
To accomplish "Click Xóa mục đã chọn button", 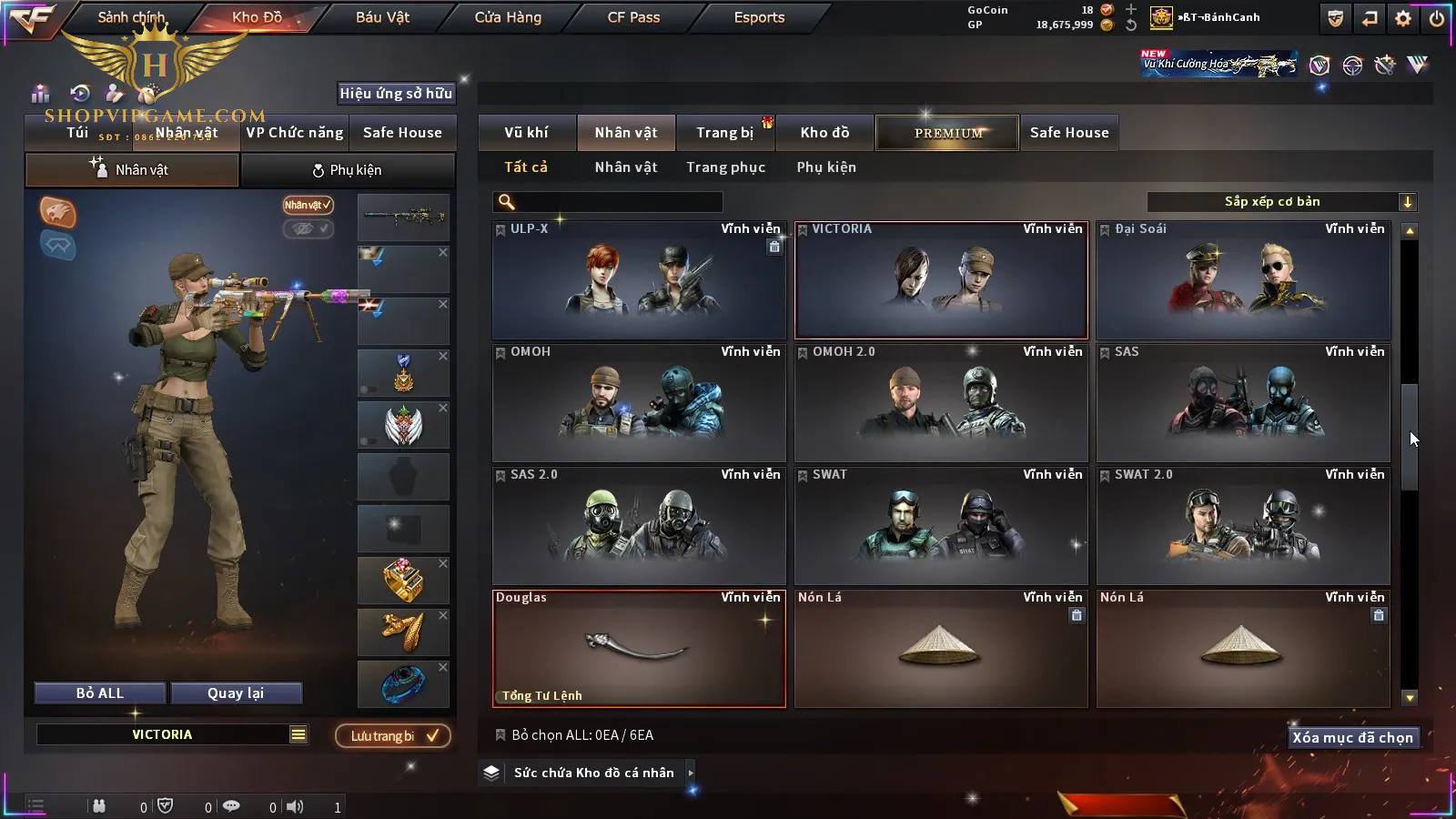I will pyautogui.click(x=1352, y=738).
